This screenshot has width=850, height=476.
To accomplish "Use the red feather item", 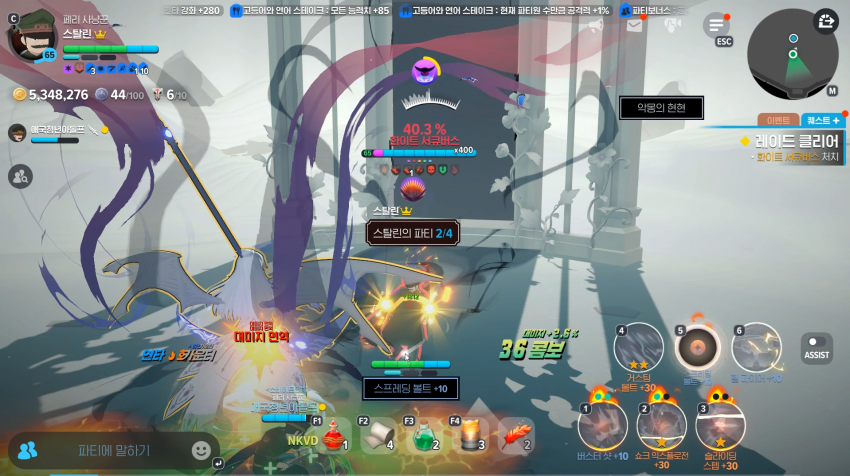I will pyautogui.click(x=514, y=435).
